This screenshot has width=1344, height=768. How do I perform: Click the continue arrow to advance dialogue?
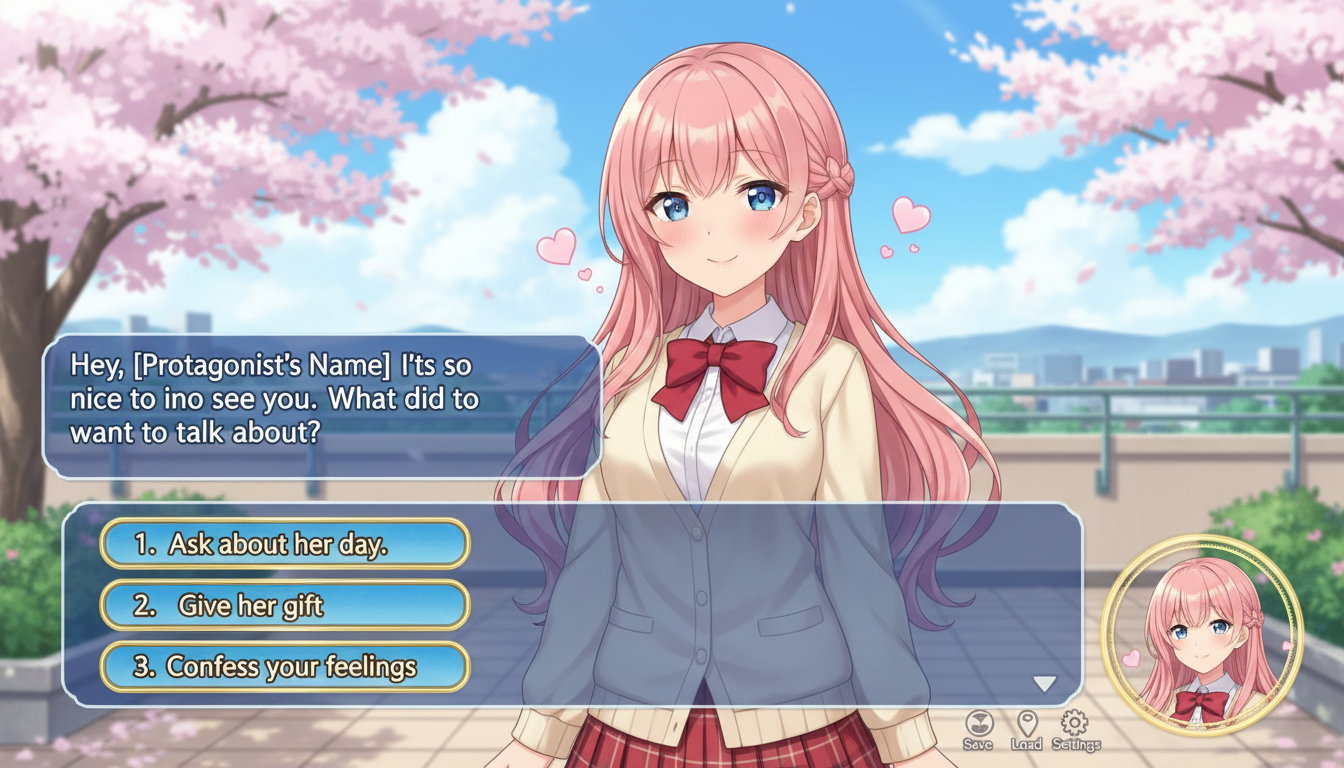point(1046,684)
